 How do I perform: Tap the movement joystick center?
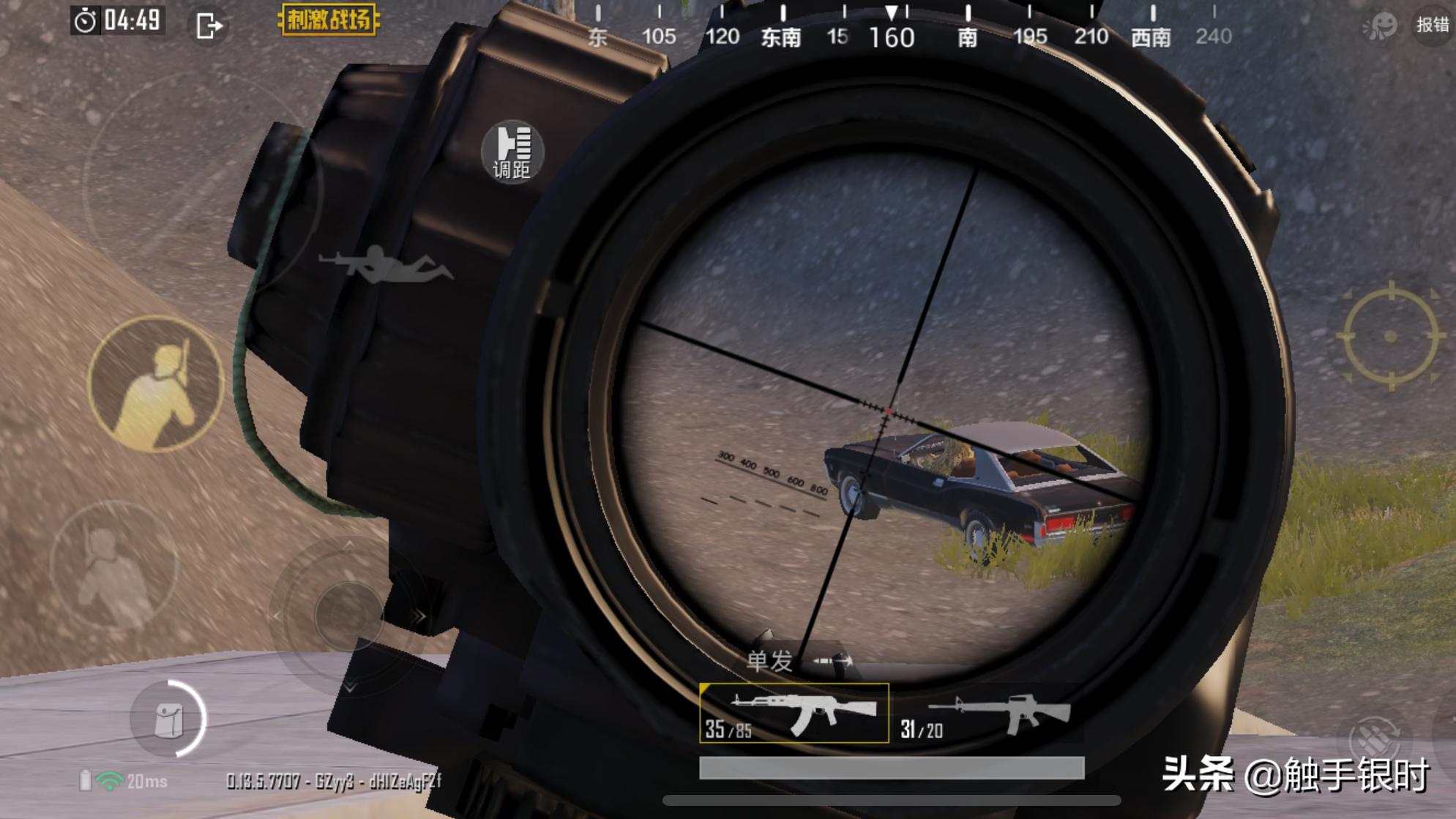pos(348,615)
